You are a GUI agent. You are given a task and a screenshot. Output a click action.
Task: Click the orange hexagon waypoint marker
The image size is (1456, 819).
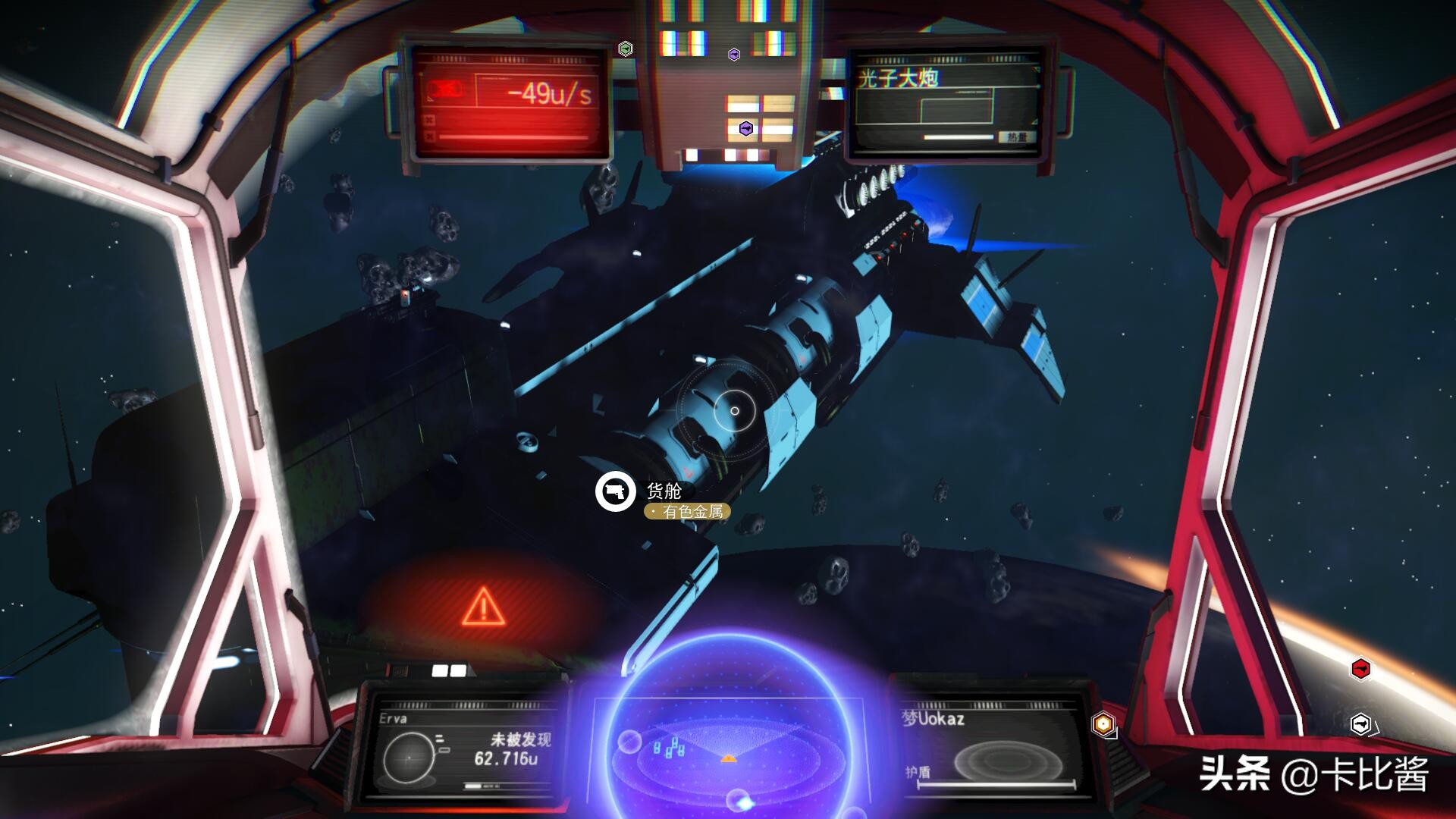(x=1103, y=724)
